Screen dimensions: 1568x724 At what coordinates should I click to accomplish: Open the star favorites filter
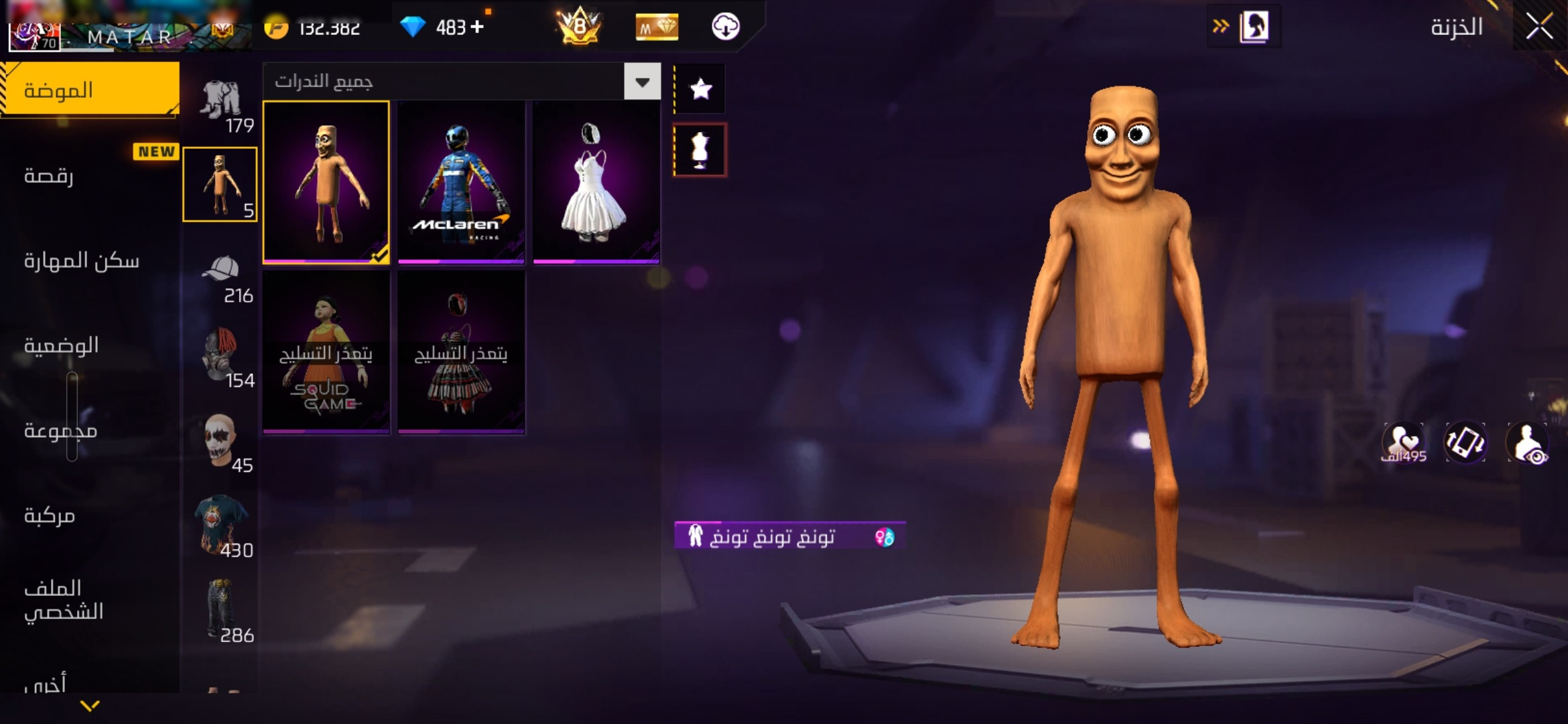pyautogui.click(x=700, y=88)
